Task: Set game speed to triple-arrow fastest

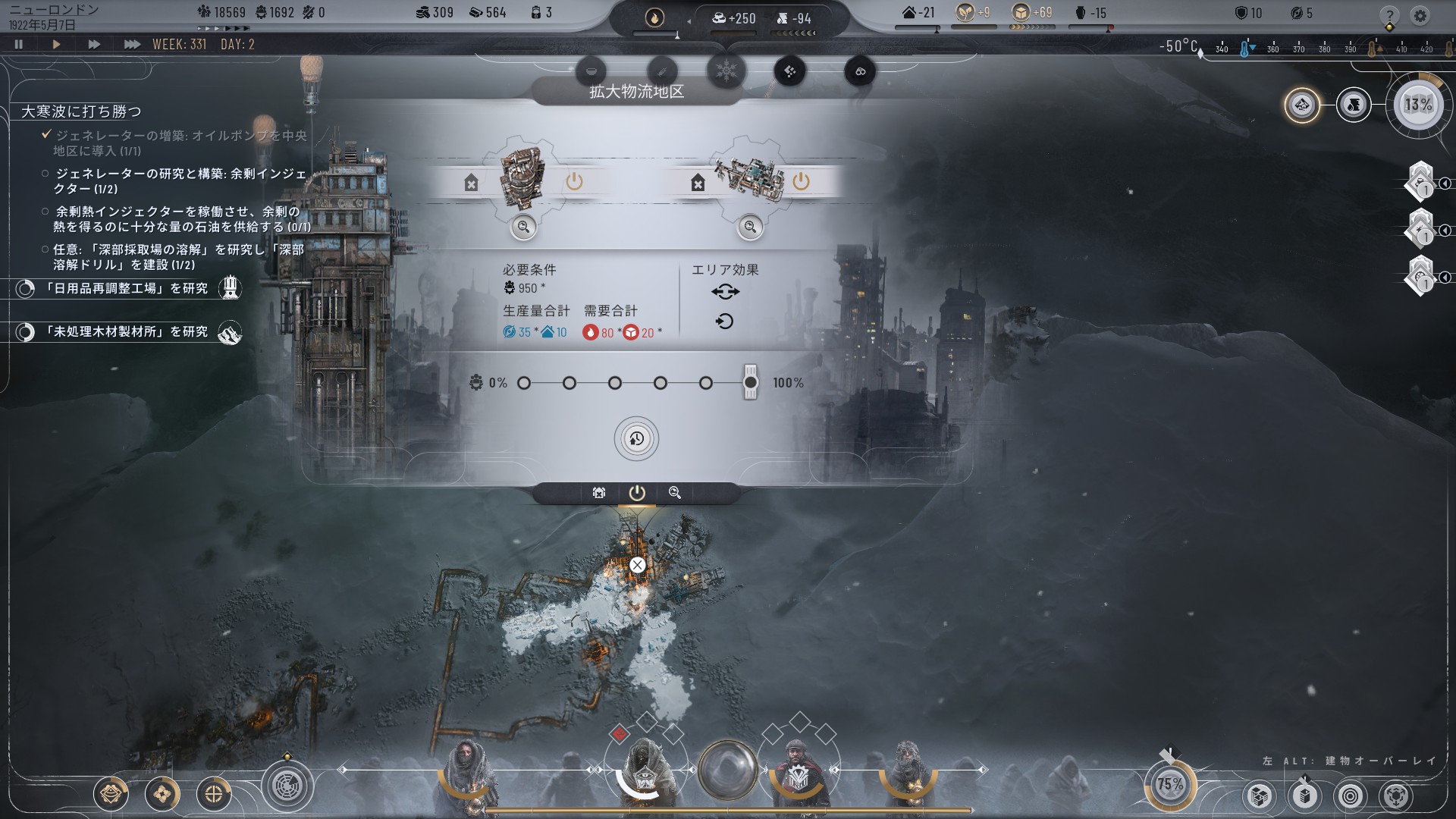Action: [132, 45]
